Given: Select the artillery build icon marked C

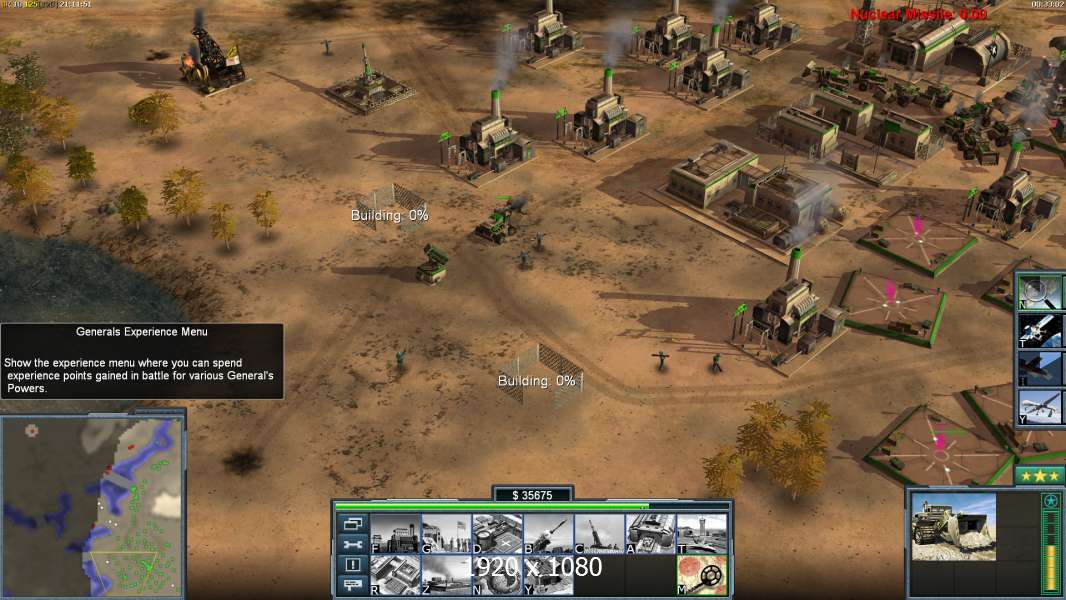Looking at the screenshot, I should (599, 533).
